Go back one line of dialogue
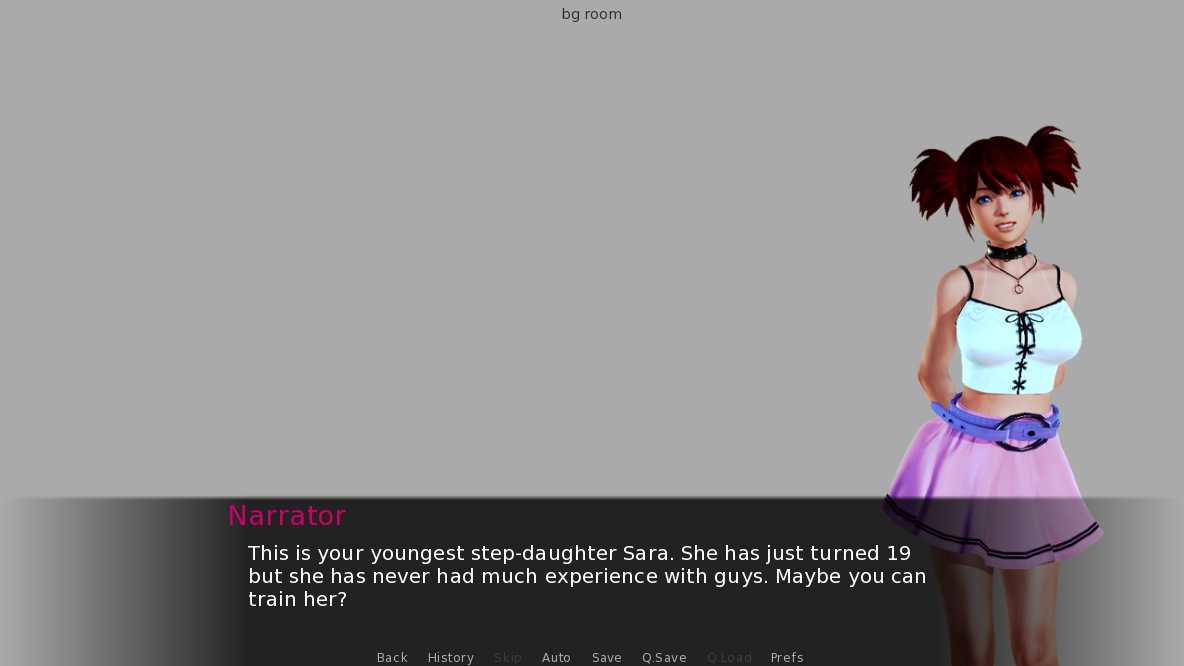1184x666 pixels. 392,657
